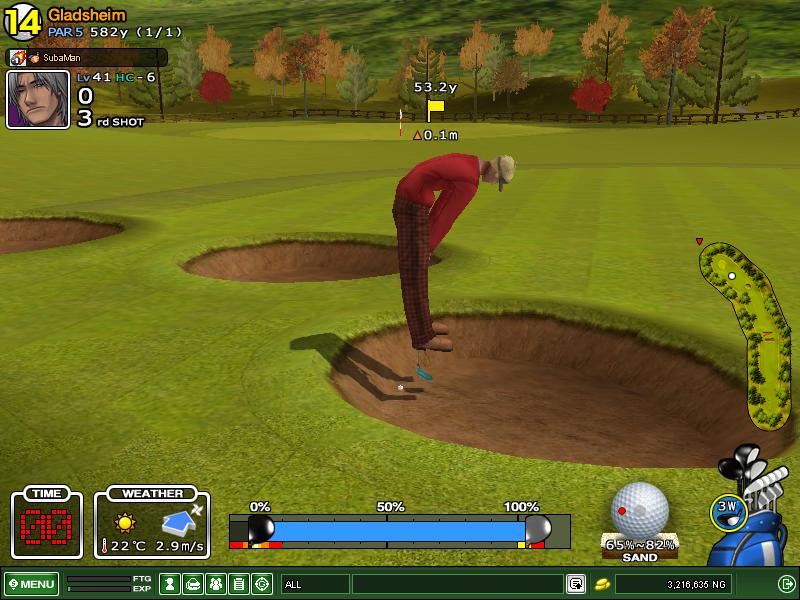Click the exit arrow button

click(x=786, y=583)
